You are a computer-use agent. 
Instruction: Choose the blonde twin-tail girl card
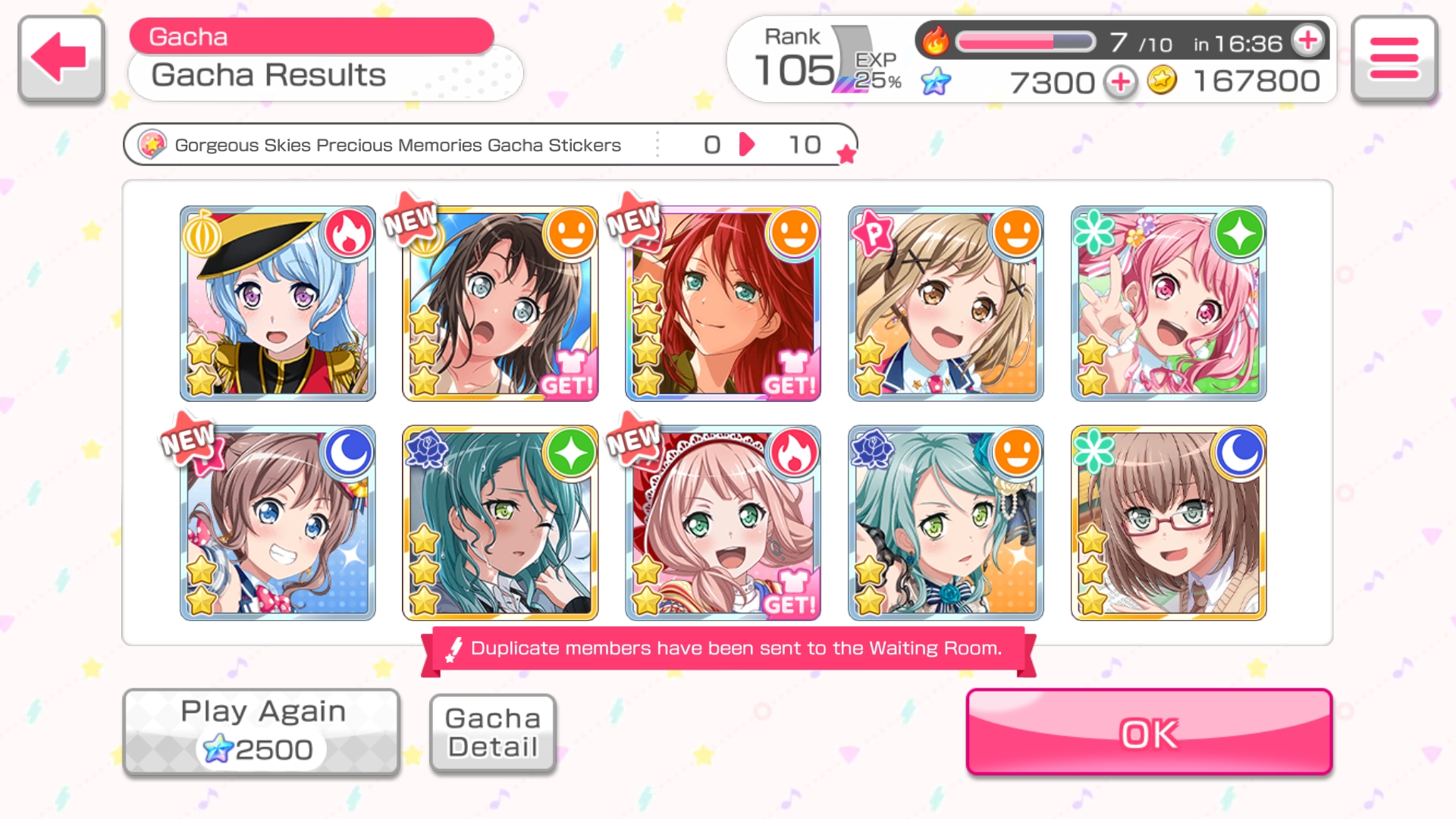tap(946, 303)
